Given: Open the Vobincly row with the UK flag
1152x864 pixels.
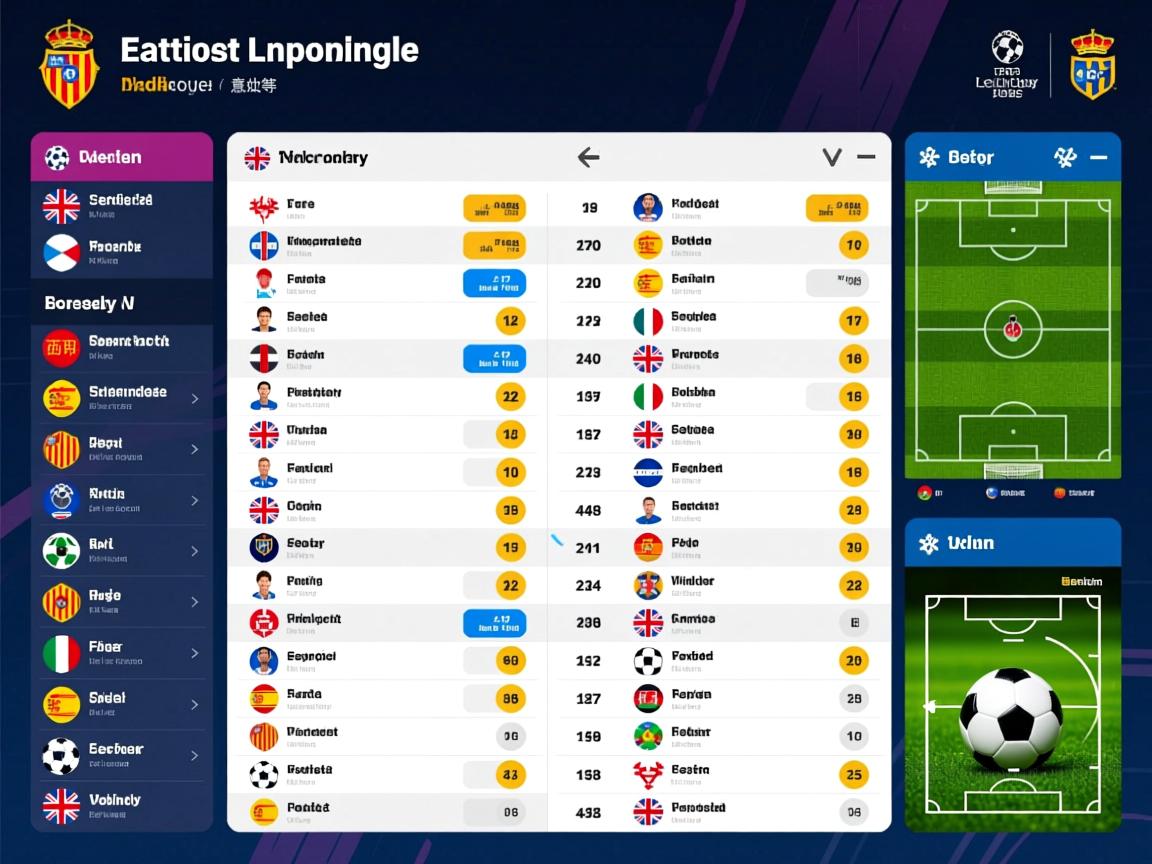Looking at the screenshot, I should [x=122, y=805].
